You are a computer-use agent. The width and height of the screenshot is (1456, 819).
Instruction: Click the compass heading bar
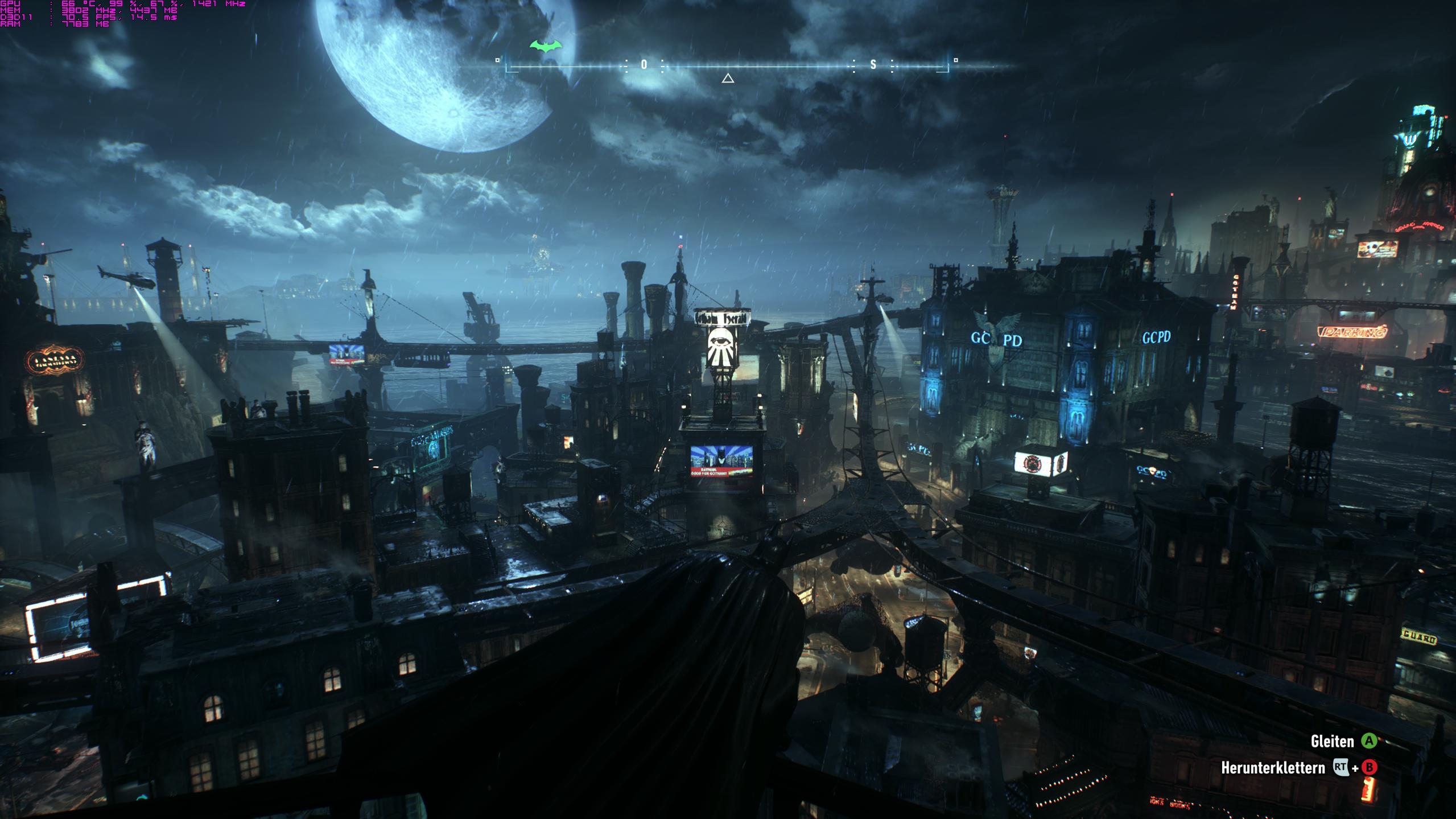727,65
